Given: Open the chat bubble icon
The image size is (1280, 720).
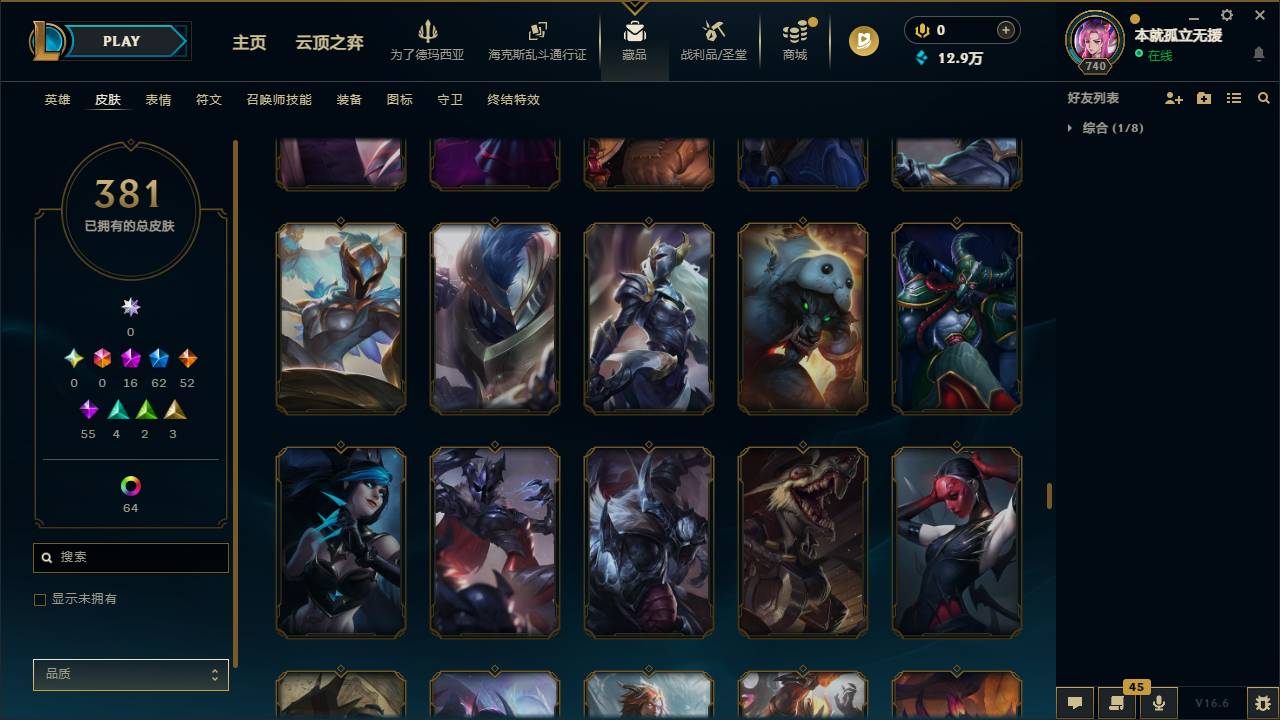Looking at the screenshot, I should pos(1074,703).
